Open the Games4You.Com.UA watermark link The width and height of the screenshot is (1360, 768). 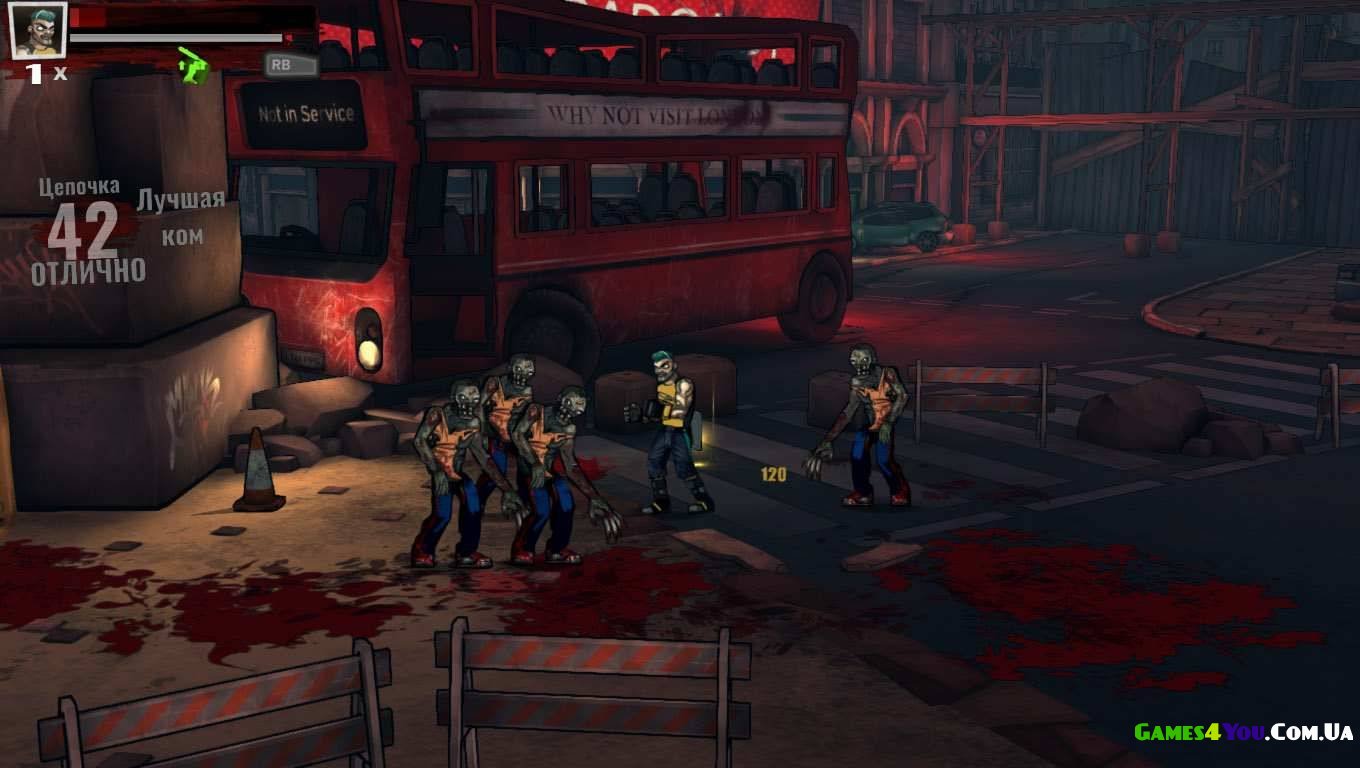(x=1243, y=732)
